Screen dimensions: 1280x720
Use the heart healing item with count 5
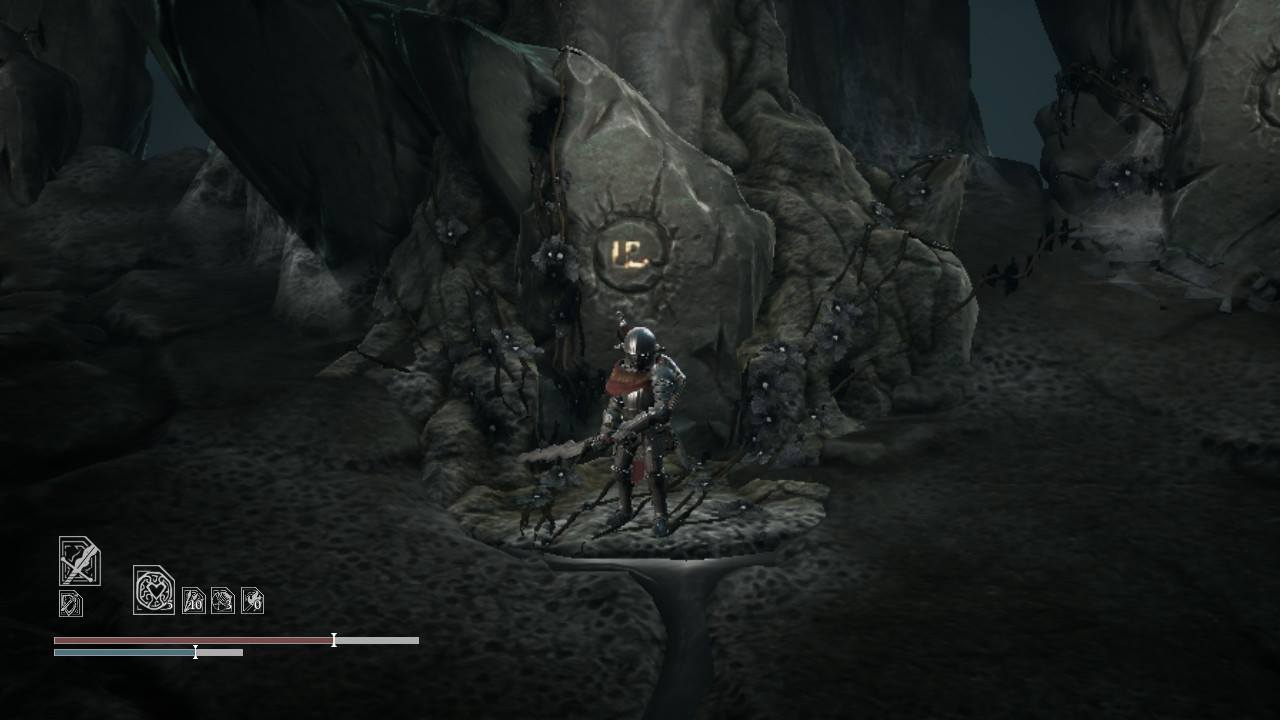click(x=153, y=590)
